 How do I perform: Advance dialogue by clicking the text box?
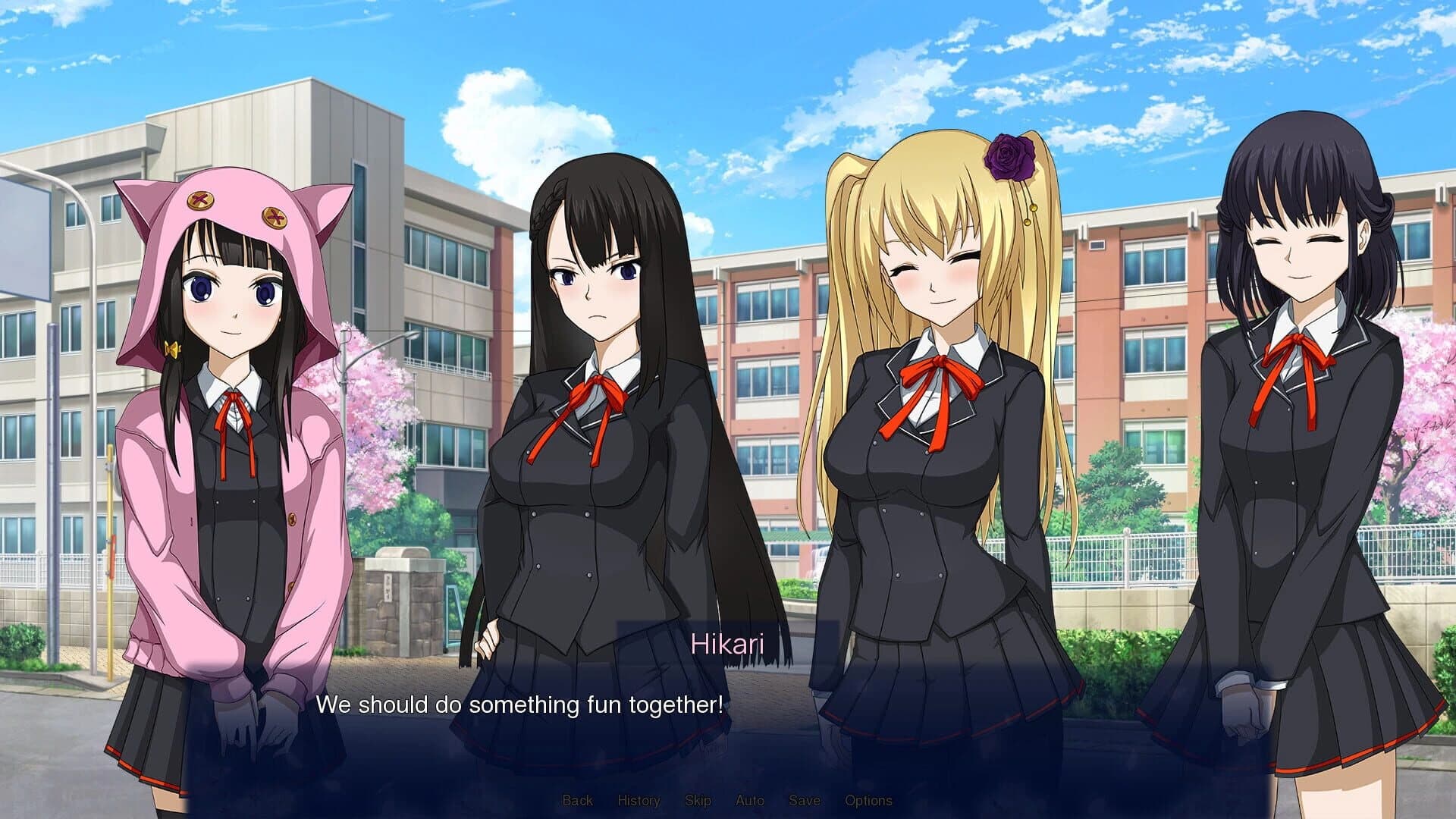(x=728, y=720)
